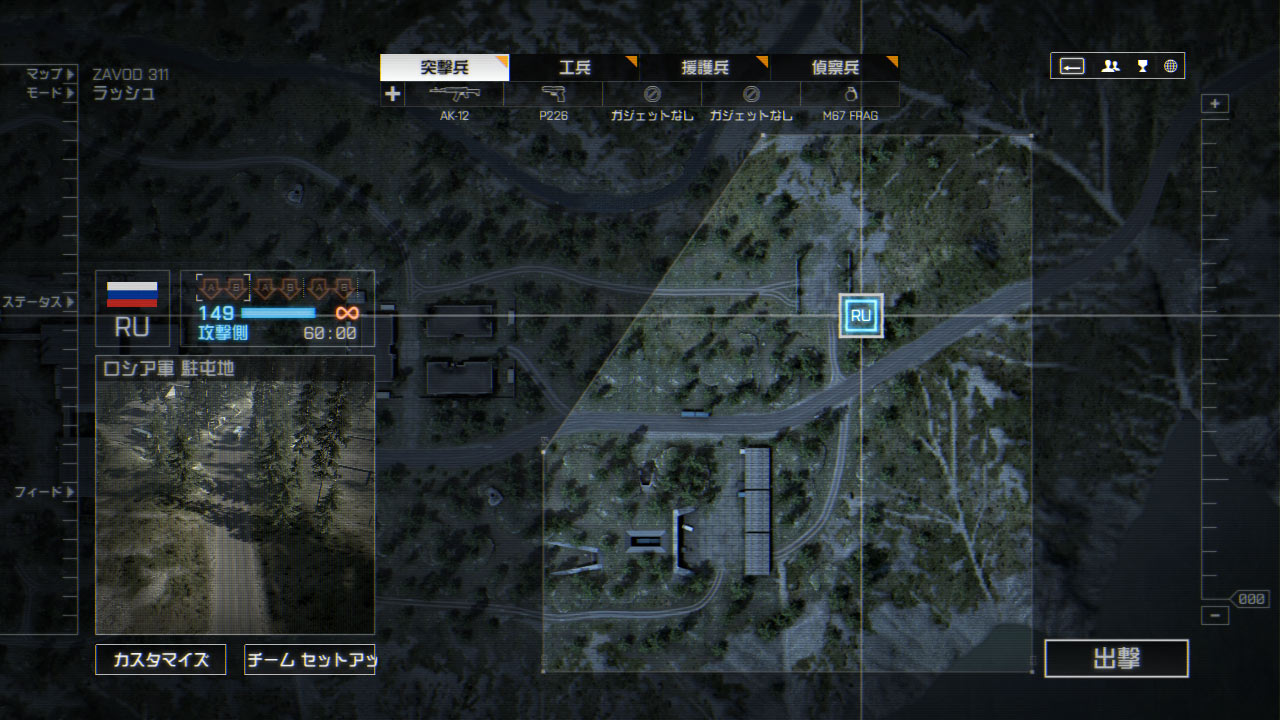Click the plus button beside the loadout

(x=392, y=94)
